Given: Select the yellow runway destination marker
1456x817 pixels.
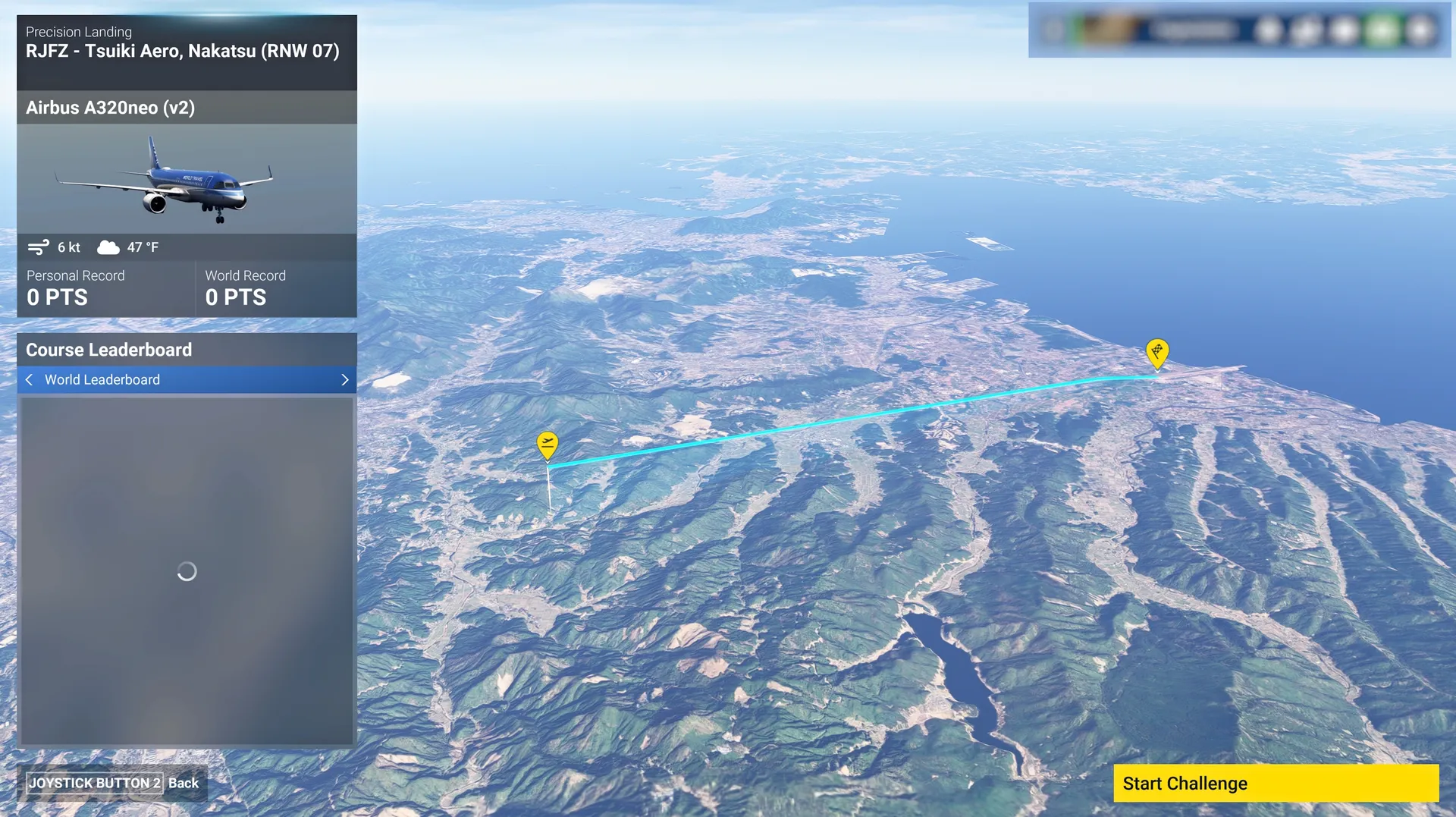Looking at the screenshot, I should [1156, 352].
